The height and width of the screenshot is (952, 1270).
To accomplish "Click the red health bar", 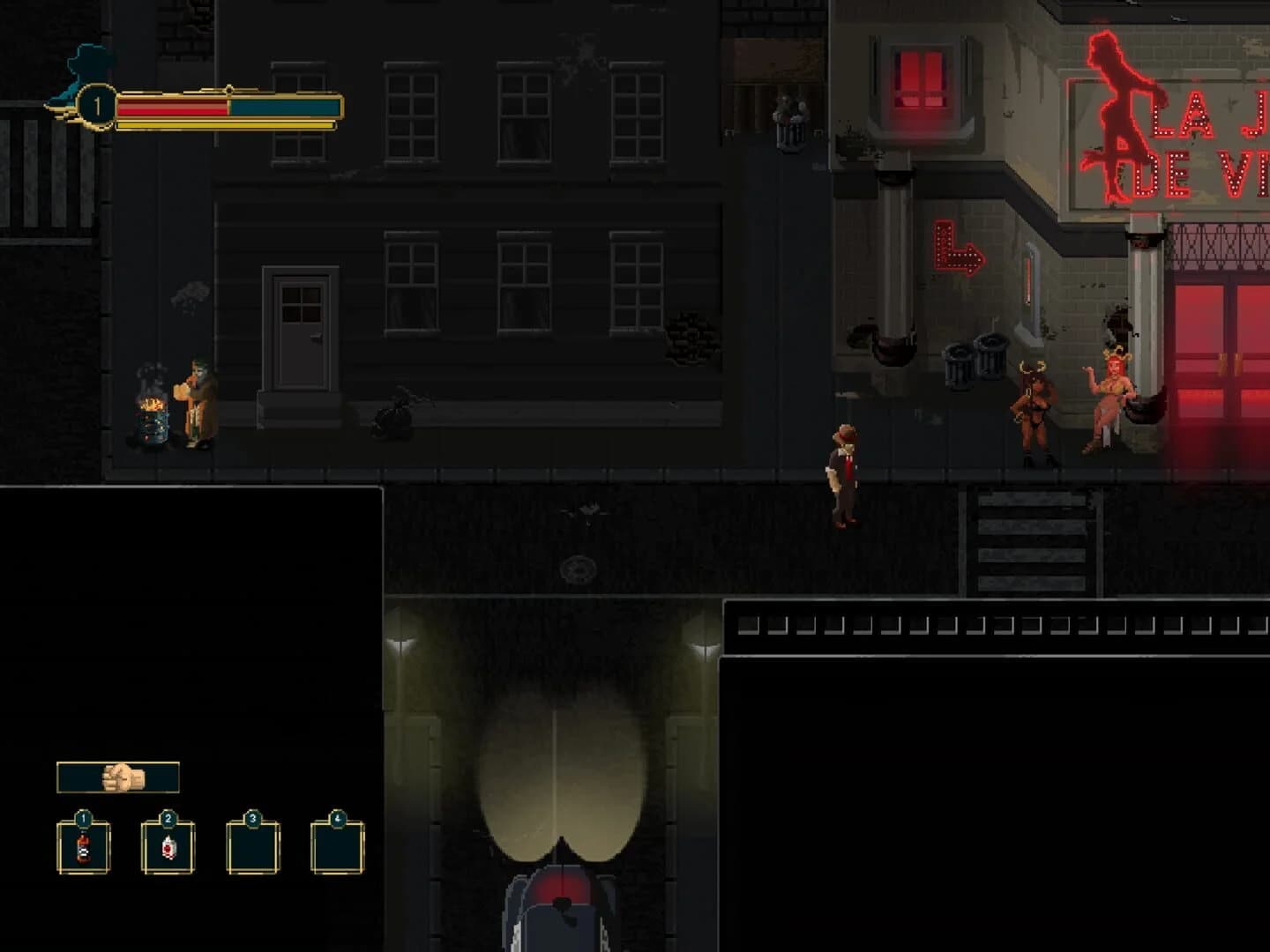I will 172,108.
